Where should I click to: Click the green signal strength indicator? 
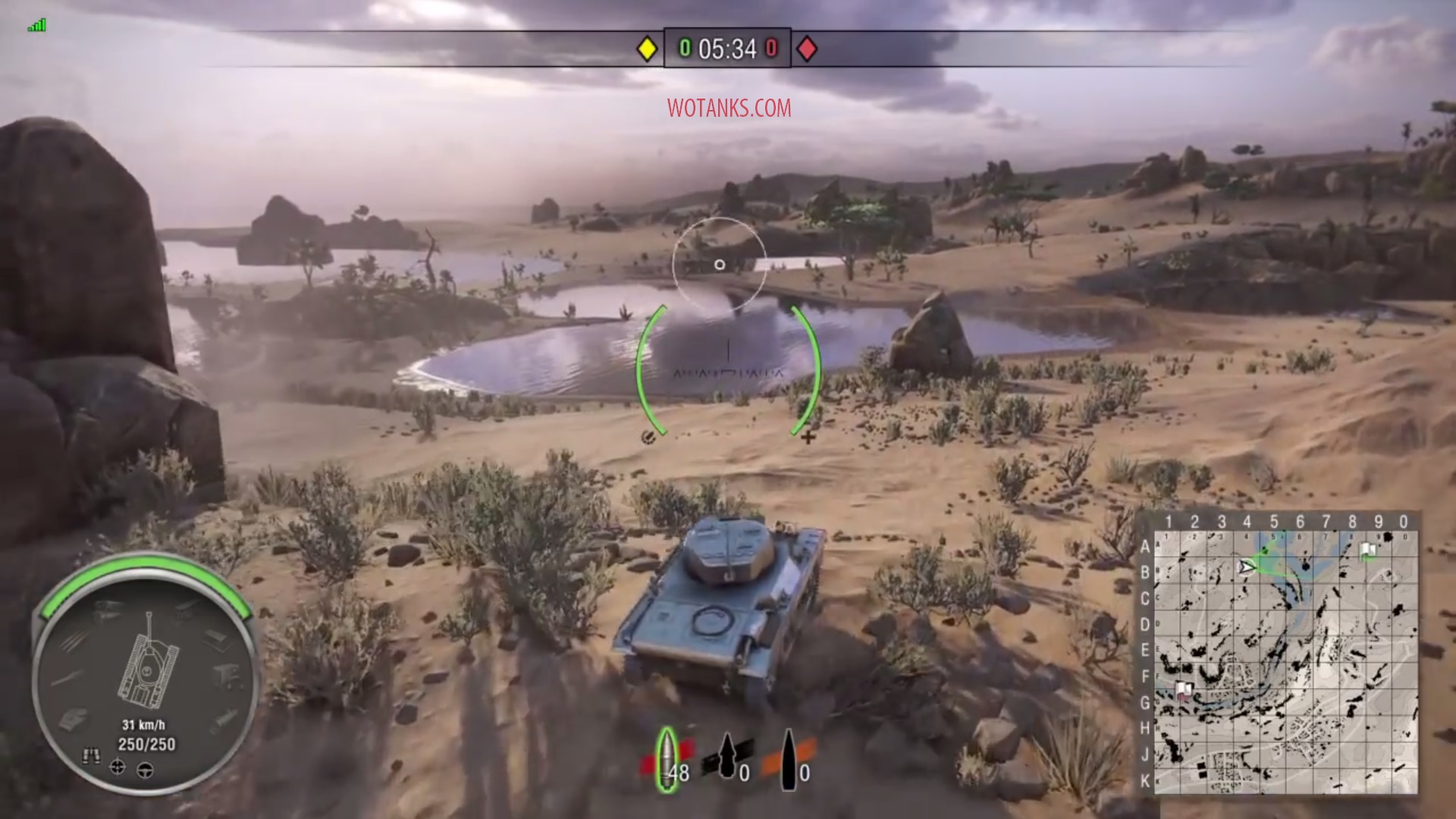(x=36, y=26)
